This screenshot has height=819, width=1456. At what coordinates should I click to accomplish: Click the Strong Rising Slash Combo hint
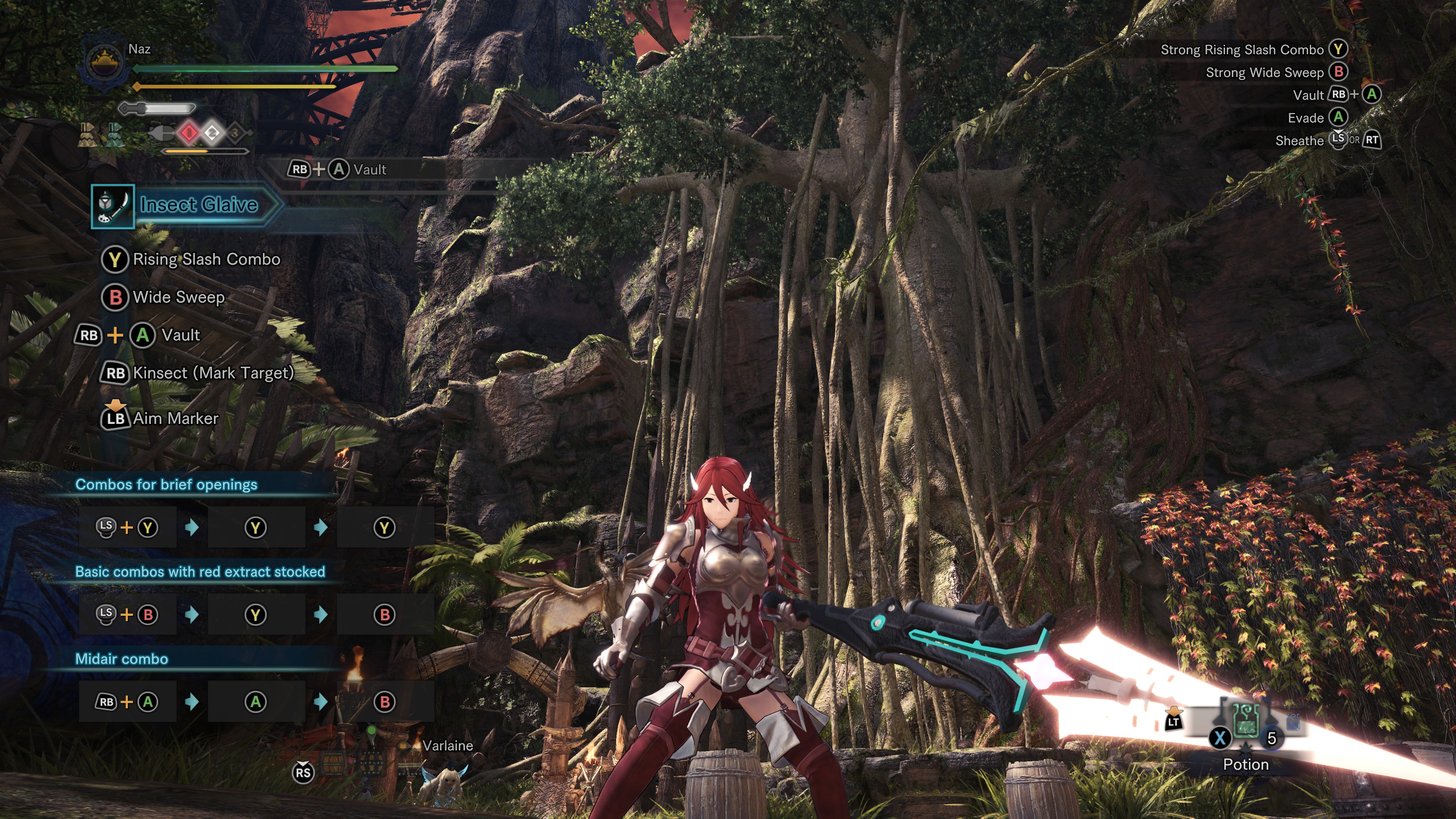coord(1242,50)
